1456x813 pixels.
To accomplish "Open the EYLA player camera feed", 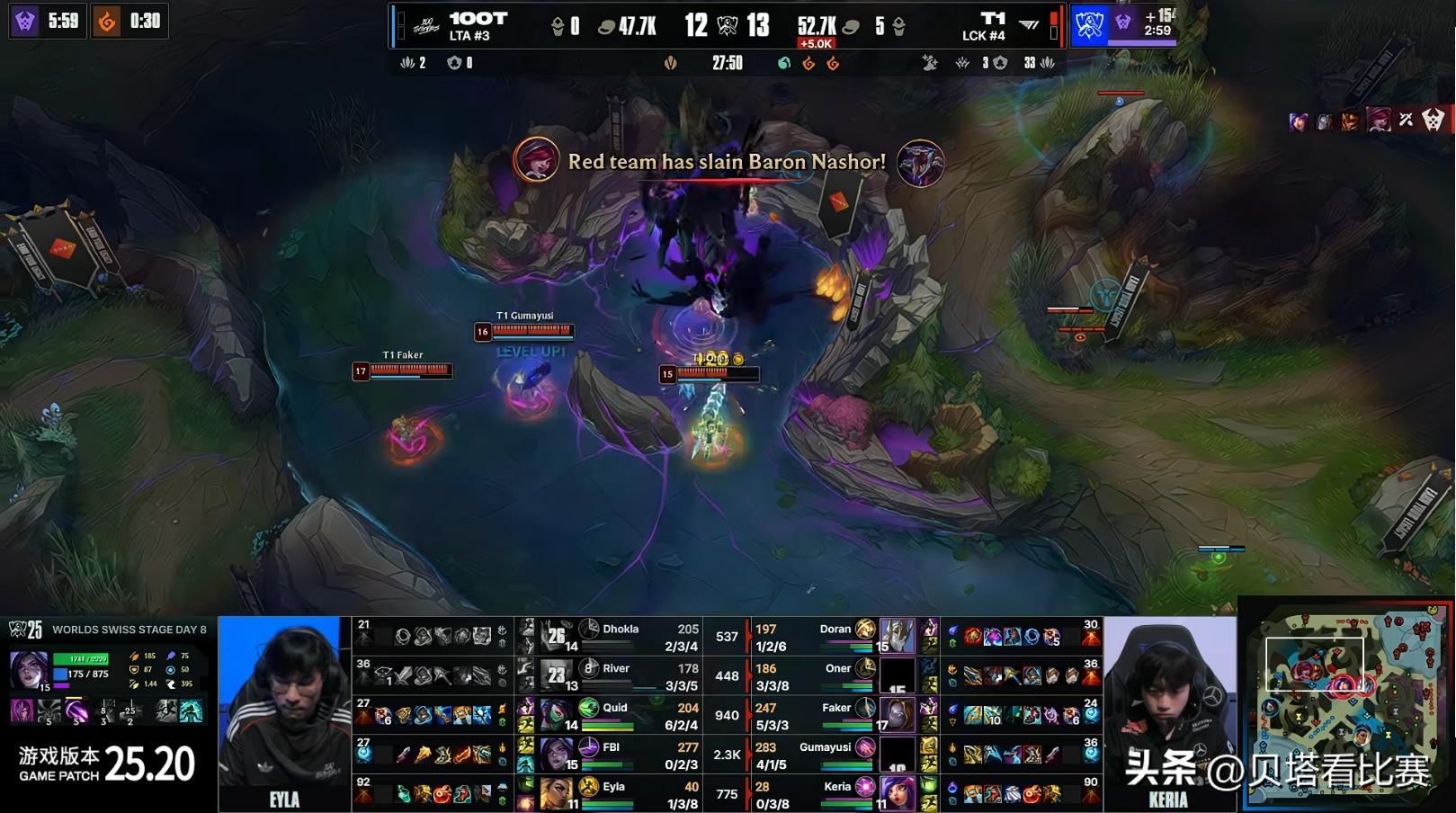I will point(284,713).
